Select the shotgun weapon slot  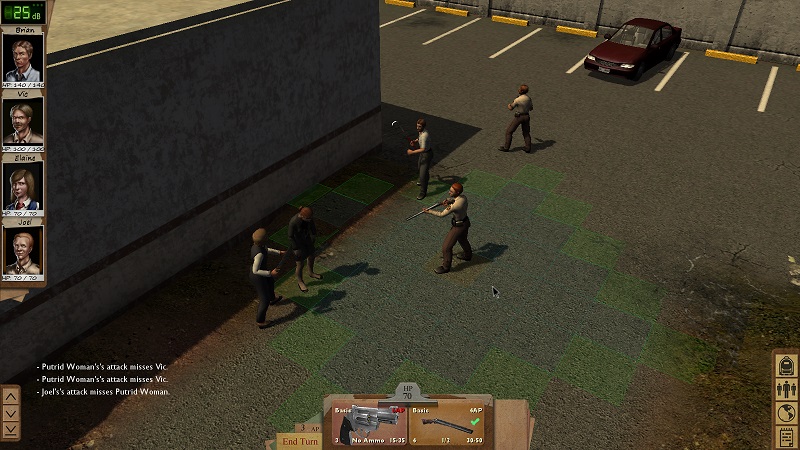pos(452,418)
